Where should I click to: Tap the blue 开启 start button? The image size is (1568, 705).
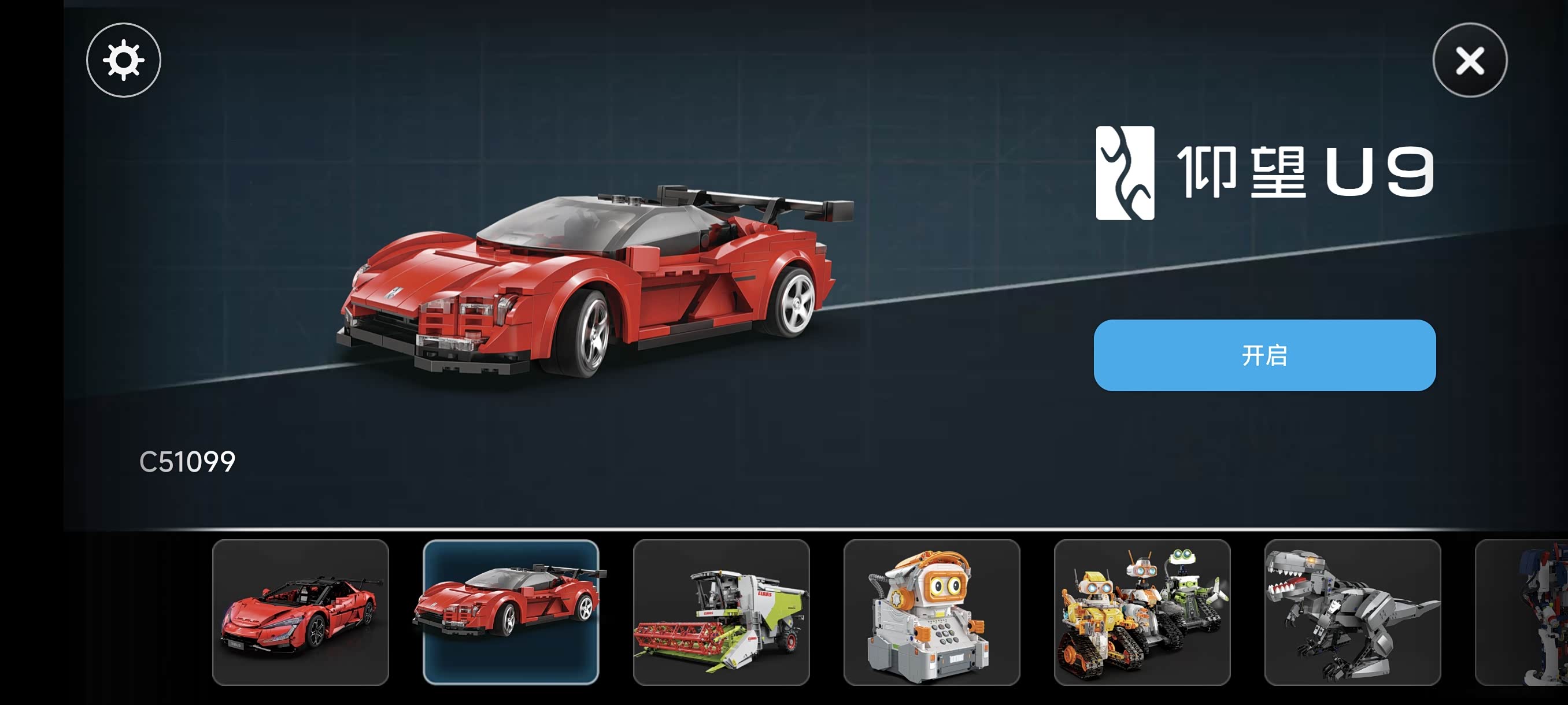(x=1264, y=355)
